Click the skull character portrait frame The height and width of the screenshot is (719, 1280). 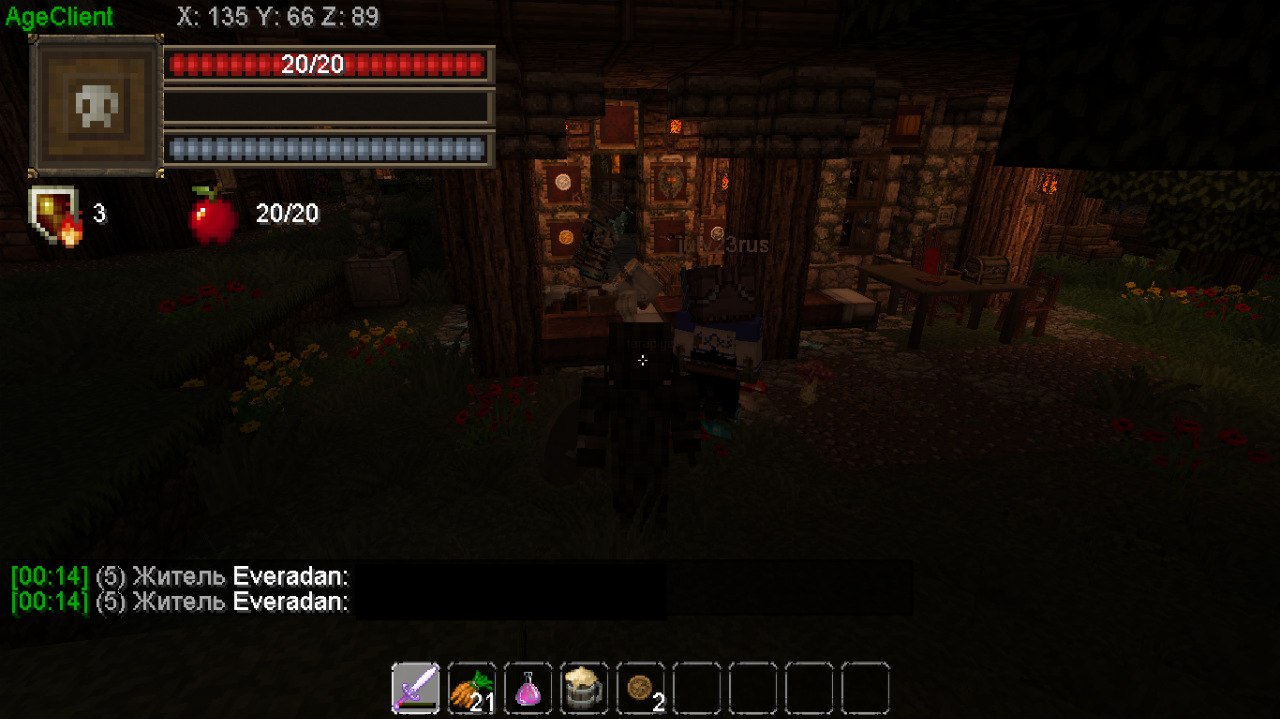pos(96,105)
